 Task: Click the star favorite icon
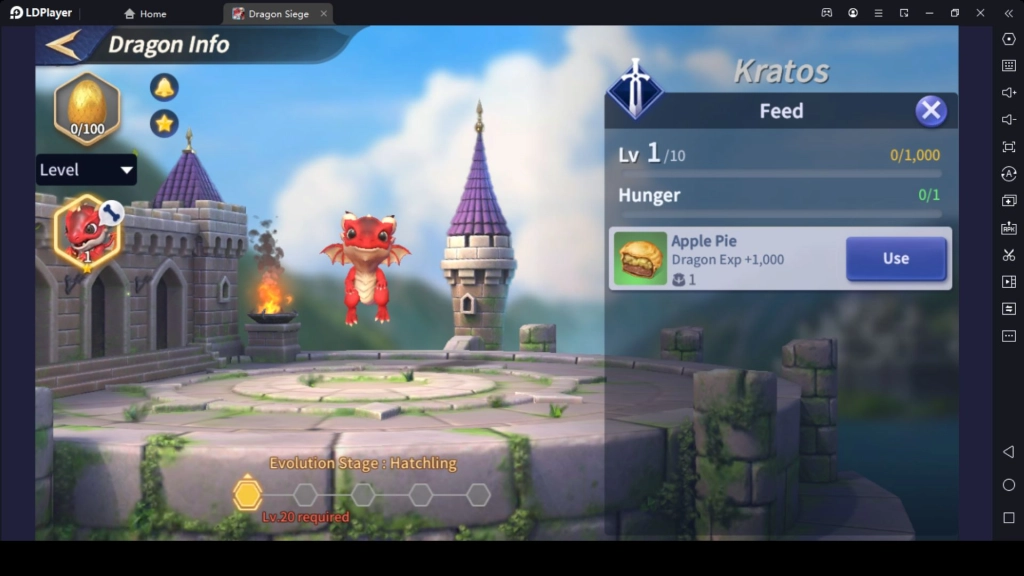[x=164, y=123]
